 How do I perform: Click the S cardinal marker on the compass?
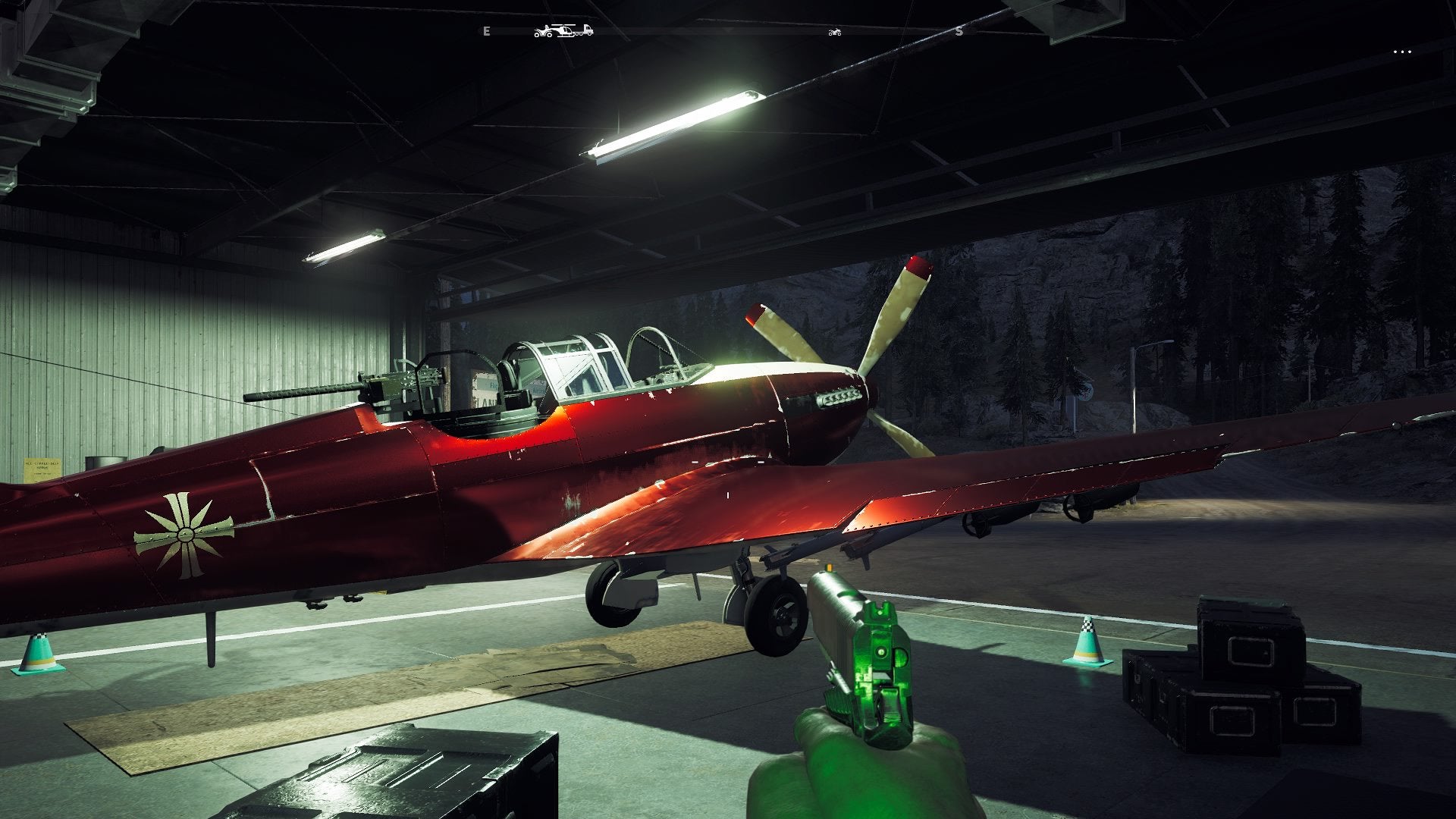959,32
